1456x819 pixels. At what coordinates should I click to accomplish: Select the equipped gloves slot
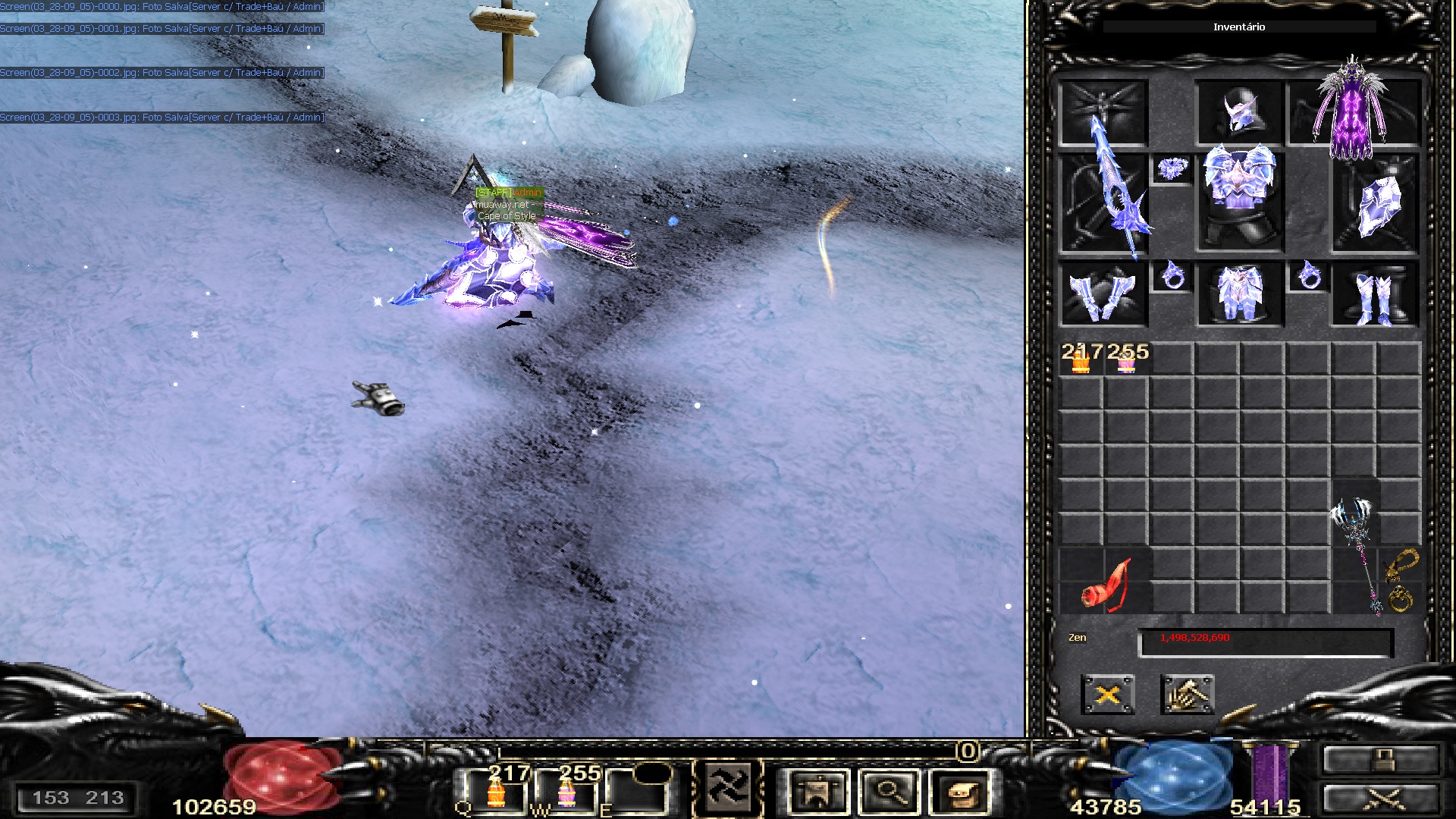1103,296
